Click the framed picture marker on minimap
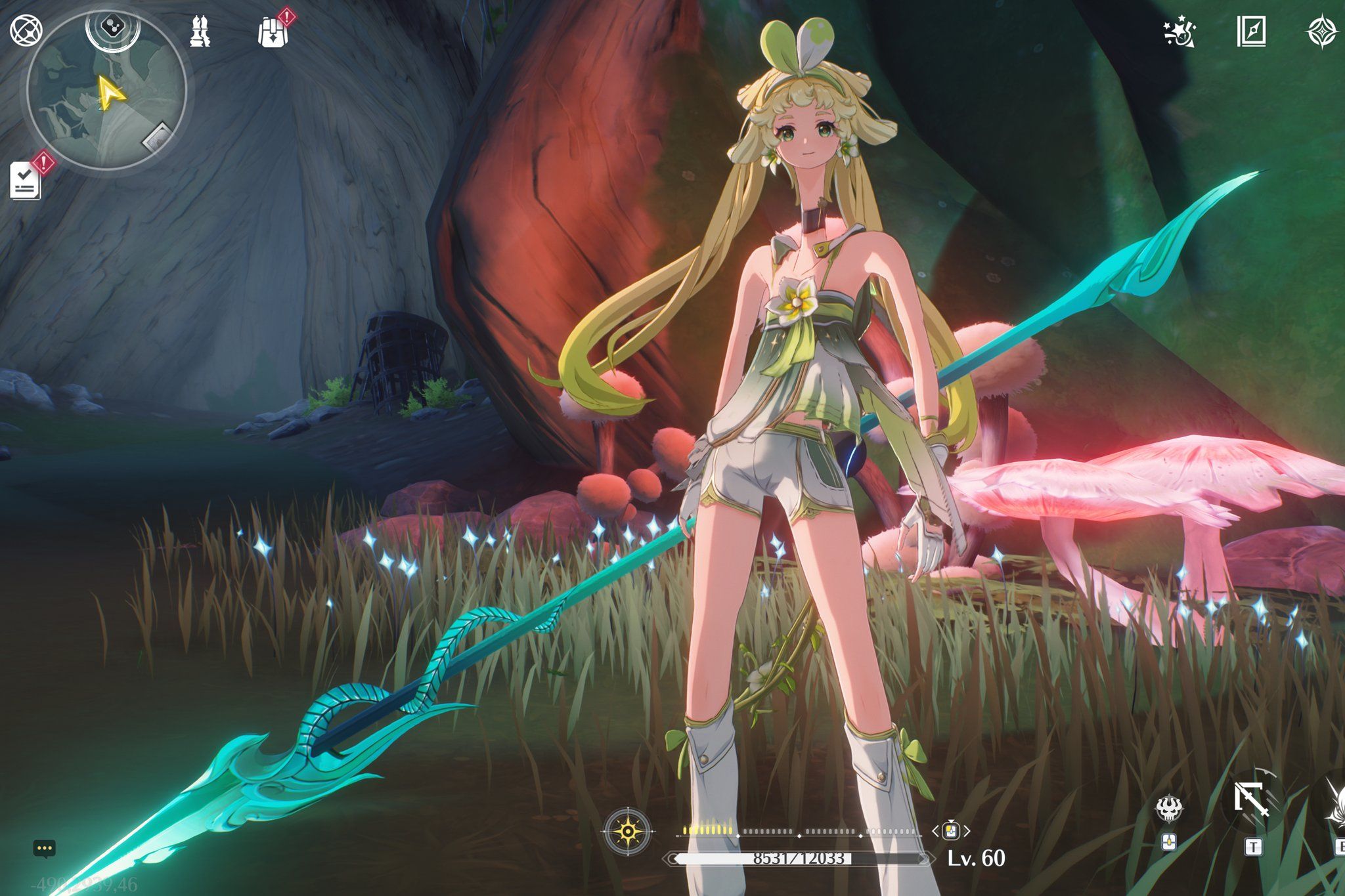The height and width of the screenshot is (896, 1345). (157, 137)
